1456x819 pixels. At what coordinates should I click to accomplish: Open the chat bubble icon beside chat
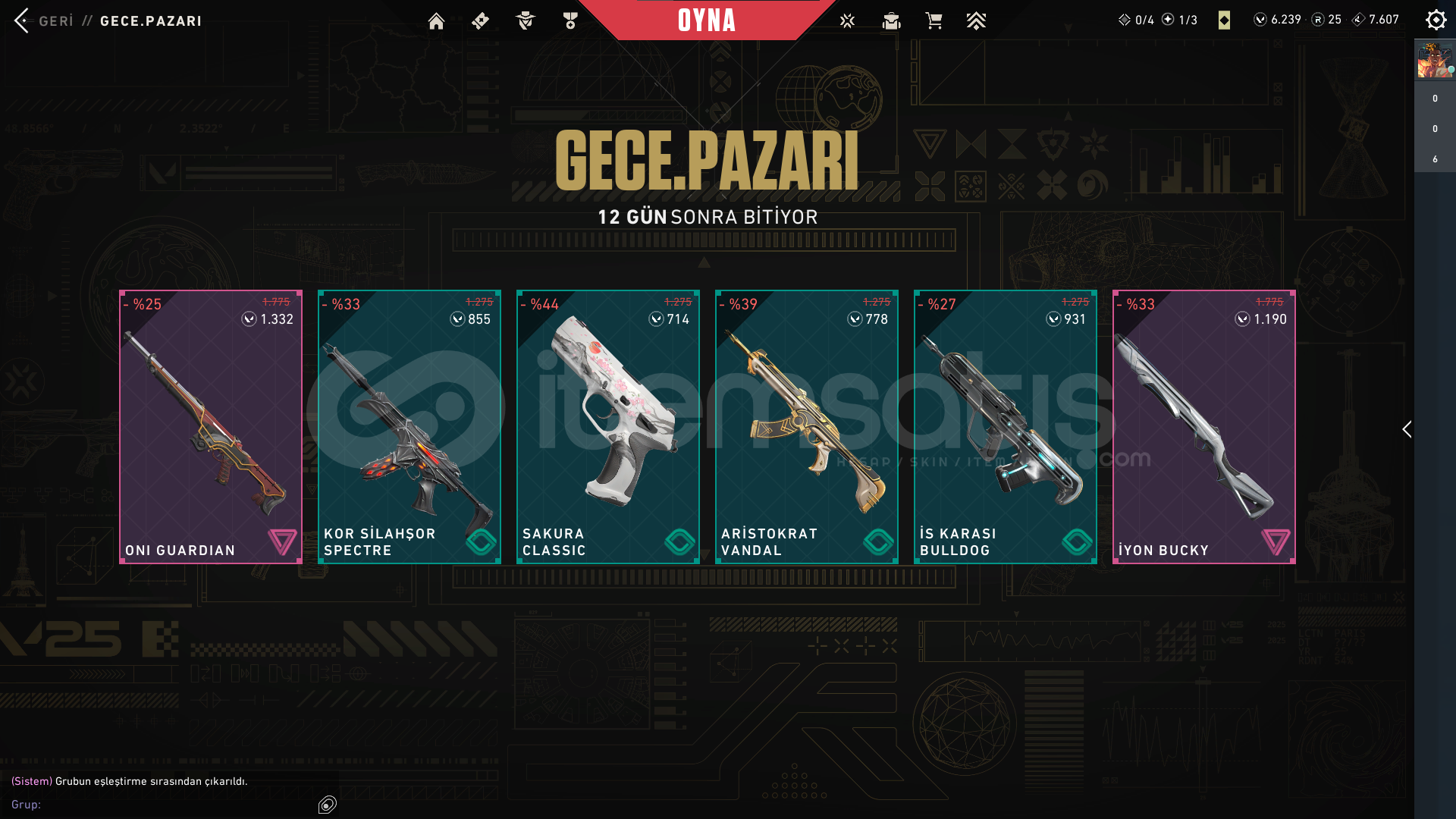pyautogui.click(x=328, y=805)
